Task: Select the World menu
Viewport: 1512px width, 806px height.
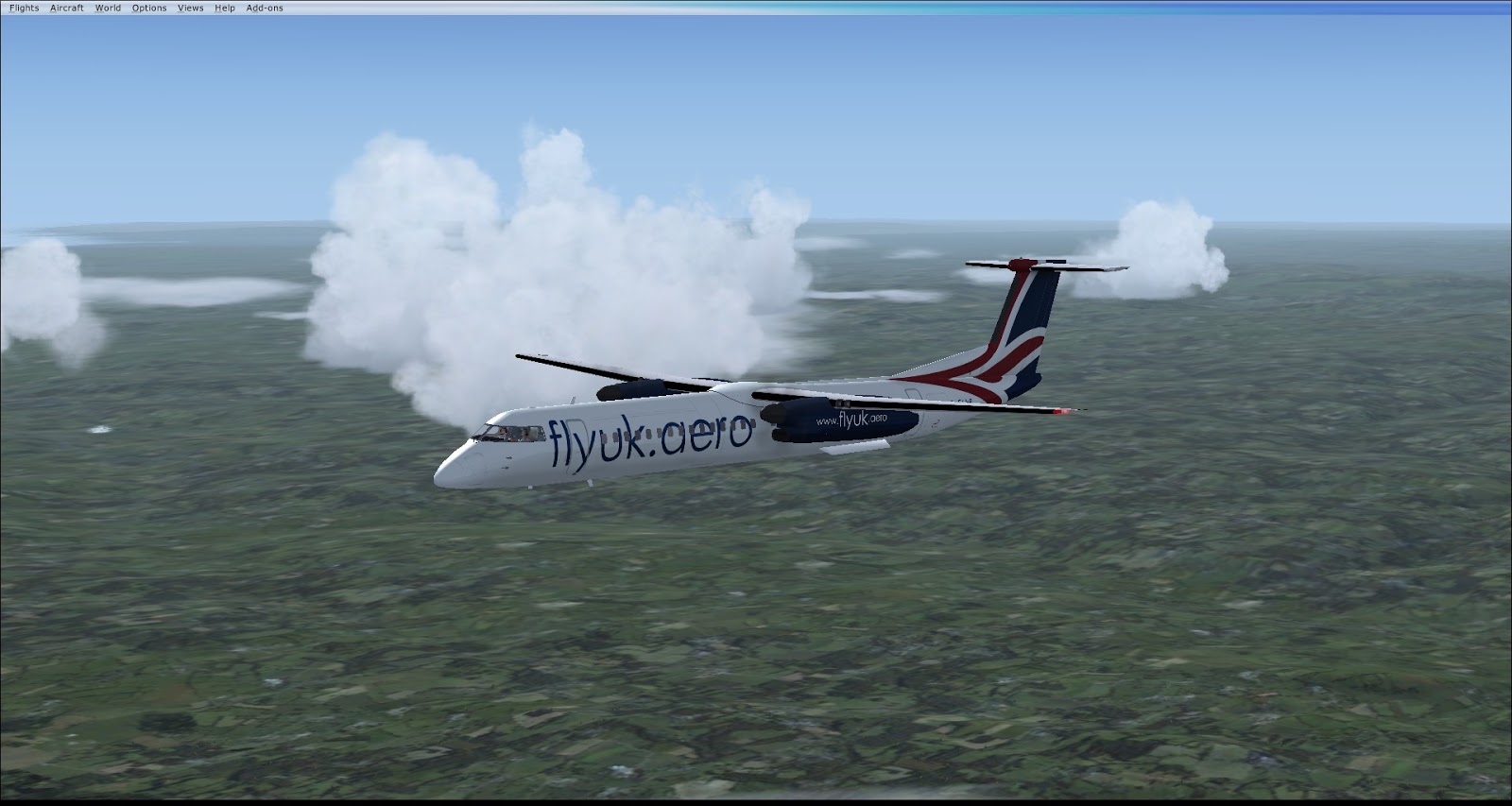Action: 108,8
